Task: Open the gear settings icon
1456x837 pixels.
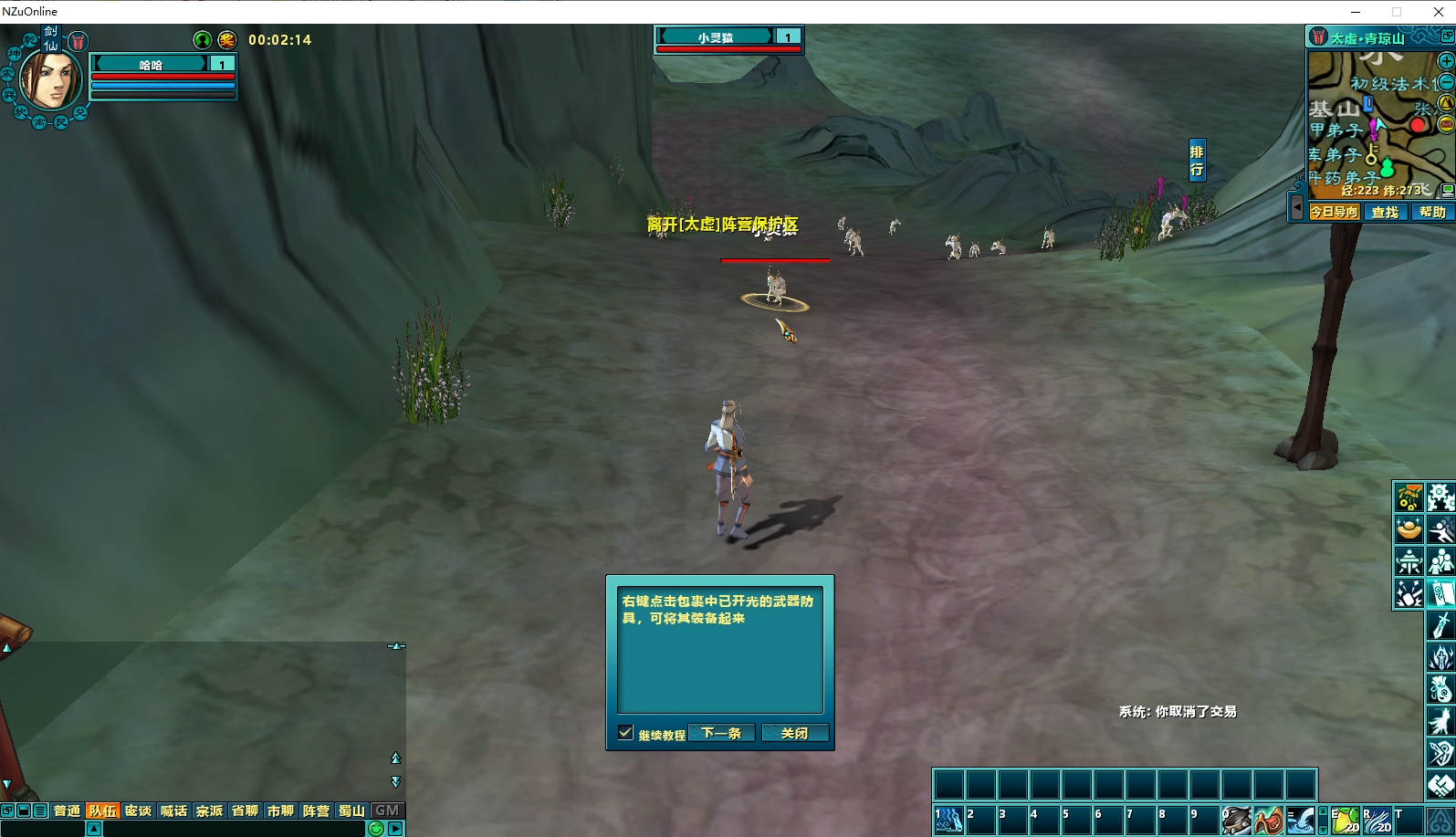Action: pyautogui.click(x=1440, y=497)
